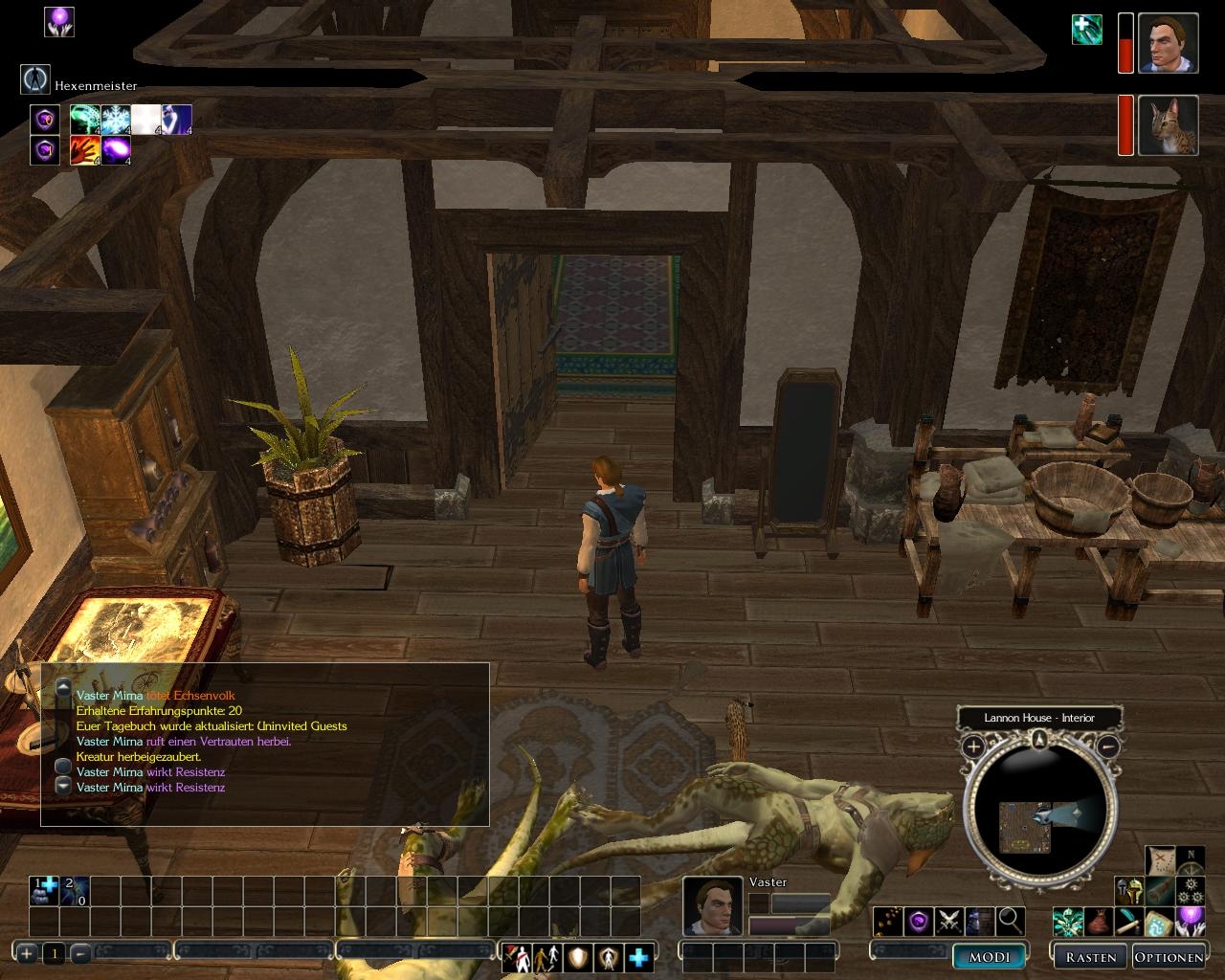Rest using the Rasten button
1225x980 pixels.
(1090, 956)
